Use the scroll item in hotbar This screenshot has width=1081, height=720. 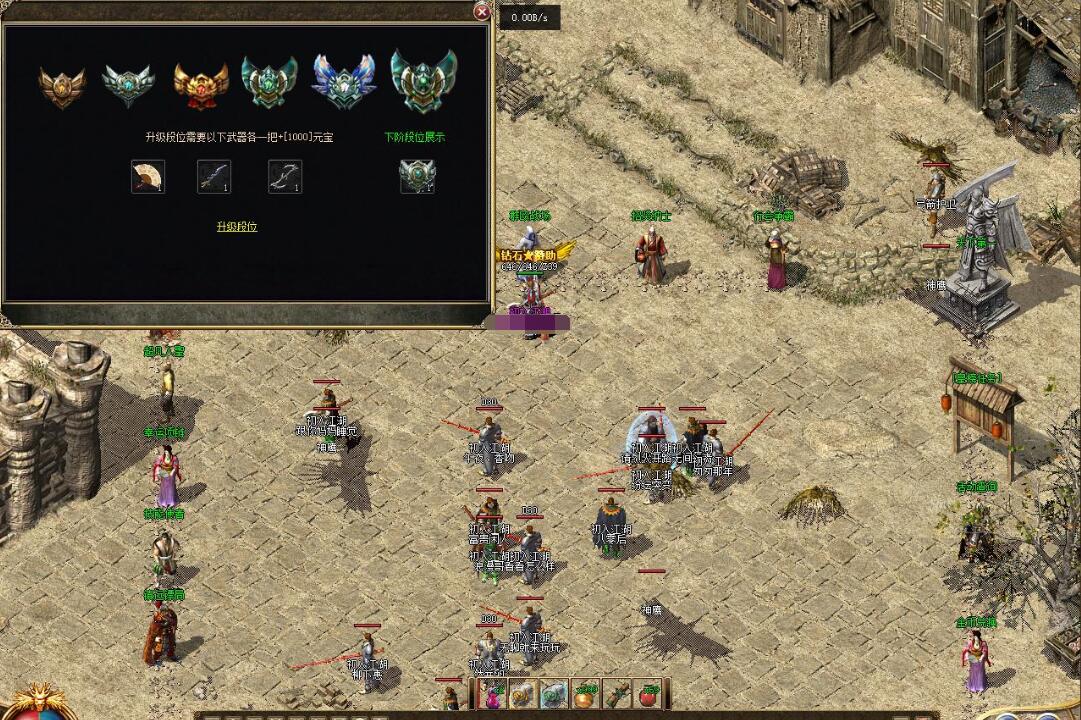click(619, 694)
